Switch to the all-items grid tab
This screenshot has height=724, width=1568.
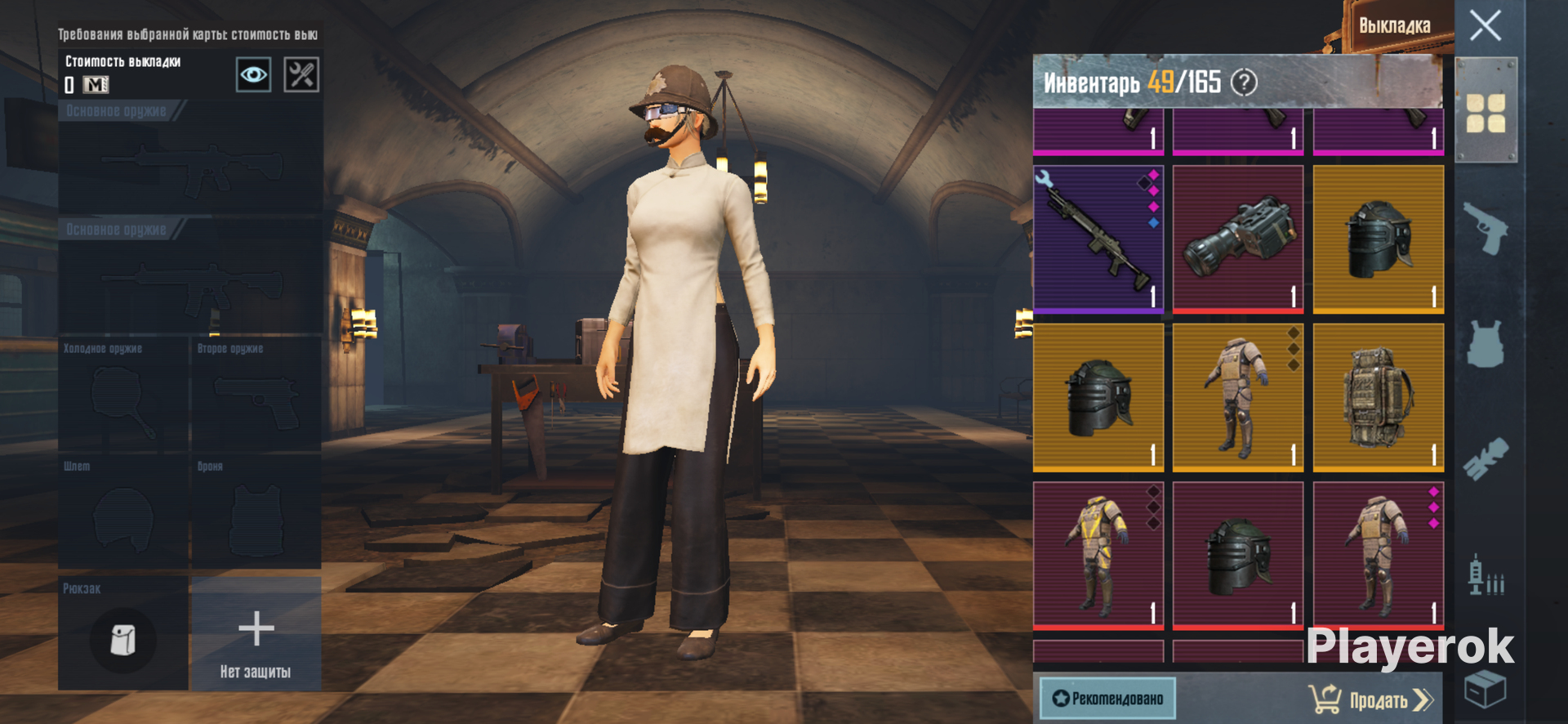pos(1486,113)
